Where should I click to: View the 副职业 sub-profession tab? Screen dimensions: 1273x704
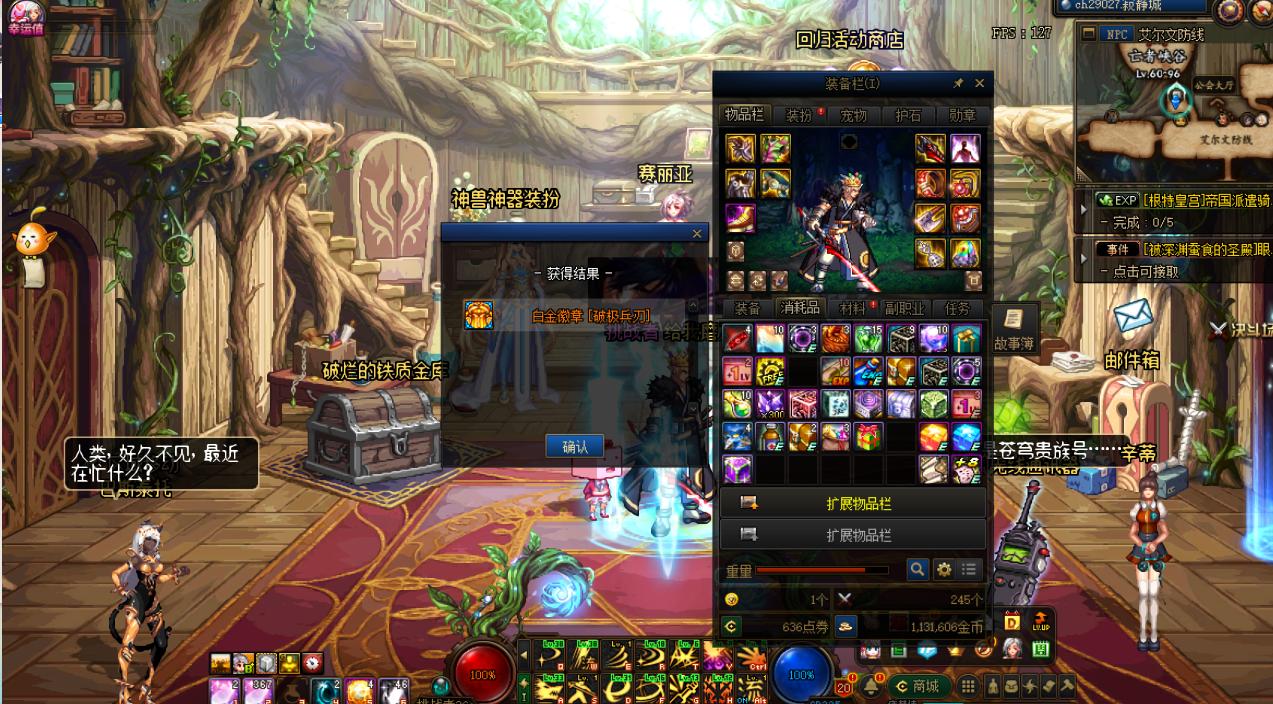904,308
